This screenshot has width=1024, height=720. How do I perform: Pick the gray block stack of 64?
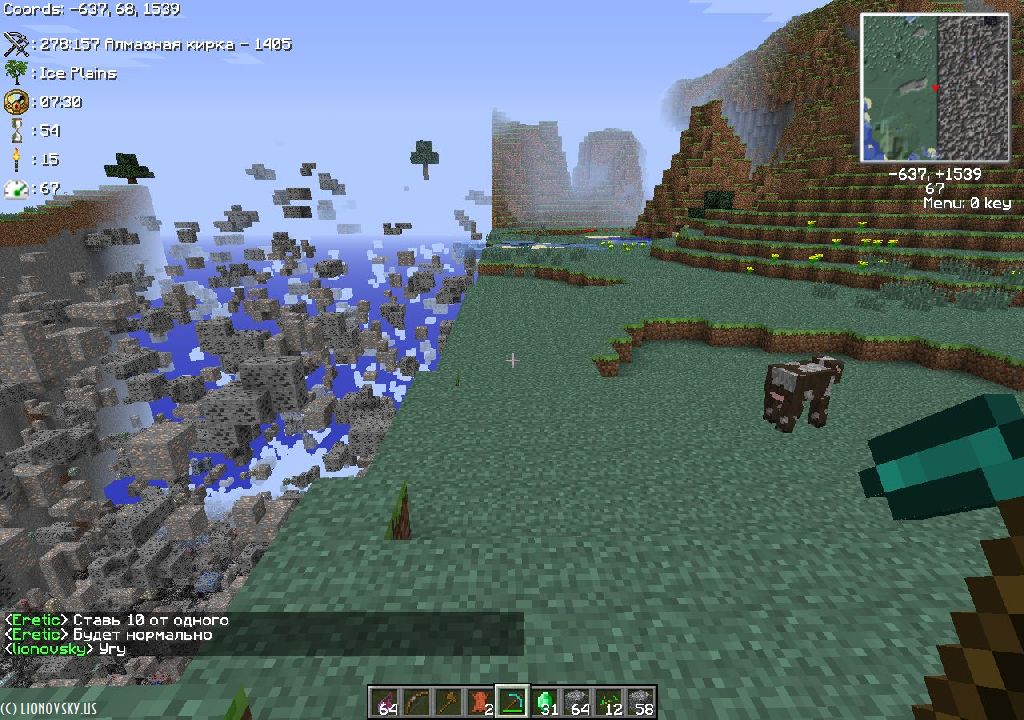pyautogui.click(x=577, y=702)
